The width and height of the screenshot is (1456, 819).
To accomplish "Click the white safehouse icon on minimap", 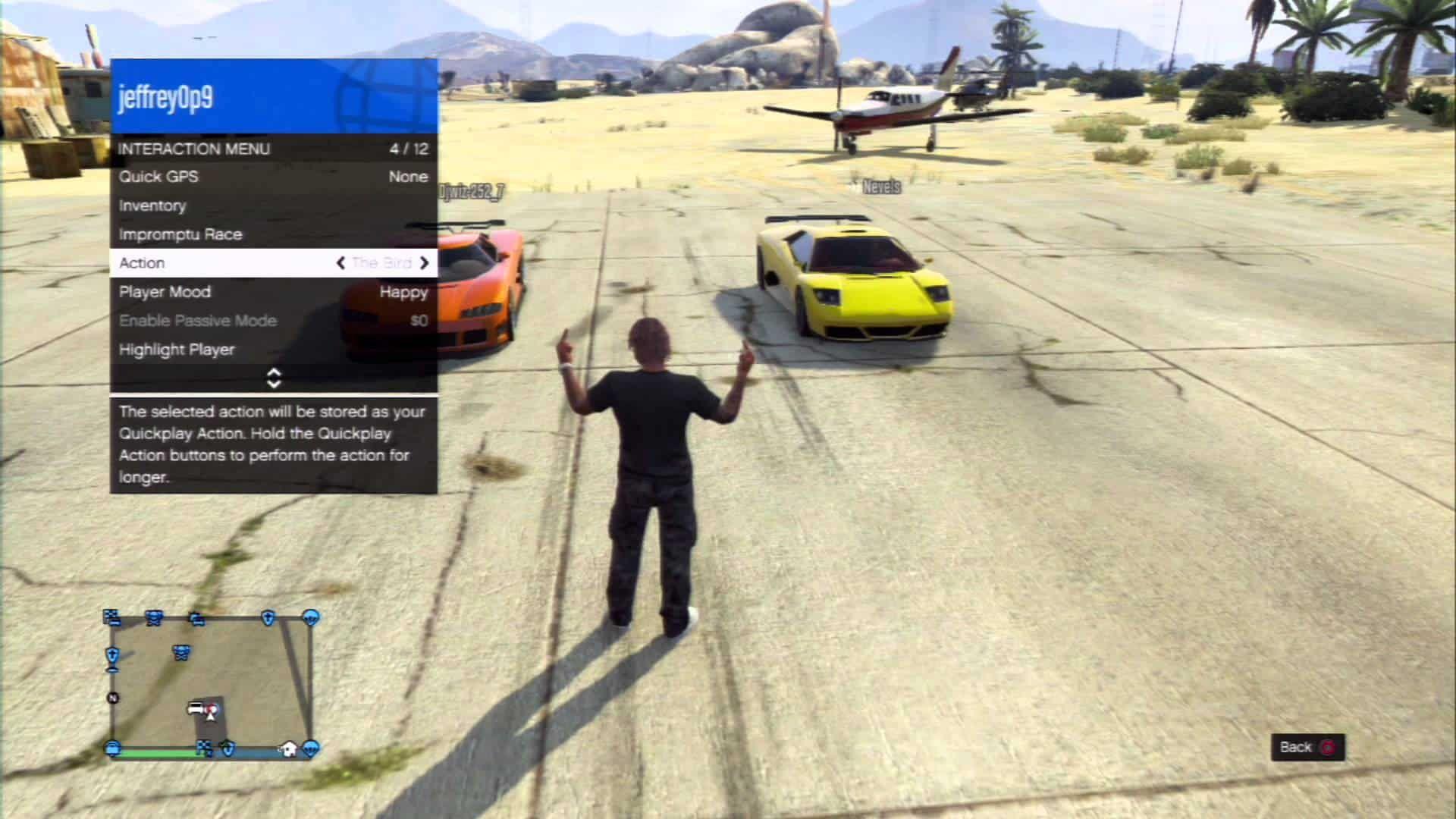I will point(287,749).
